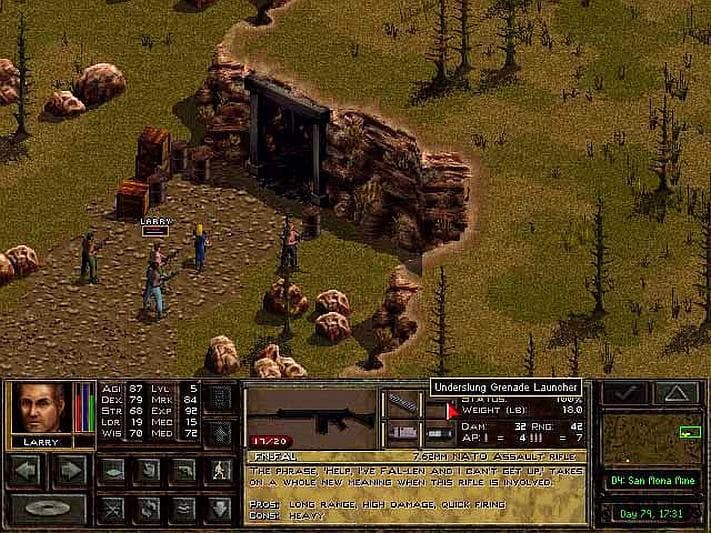Viewport: 711px width, 533px height.
Task: Eject the 17/20 ammo magazine
Action: (x=267, y=439)
